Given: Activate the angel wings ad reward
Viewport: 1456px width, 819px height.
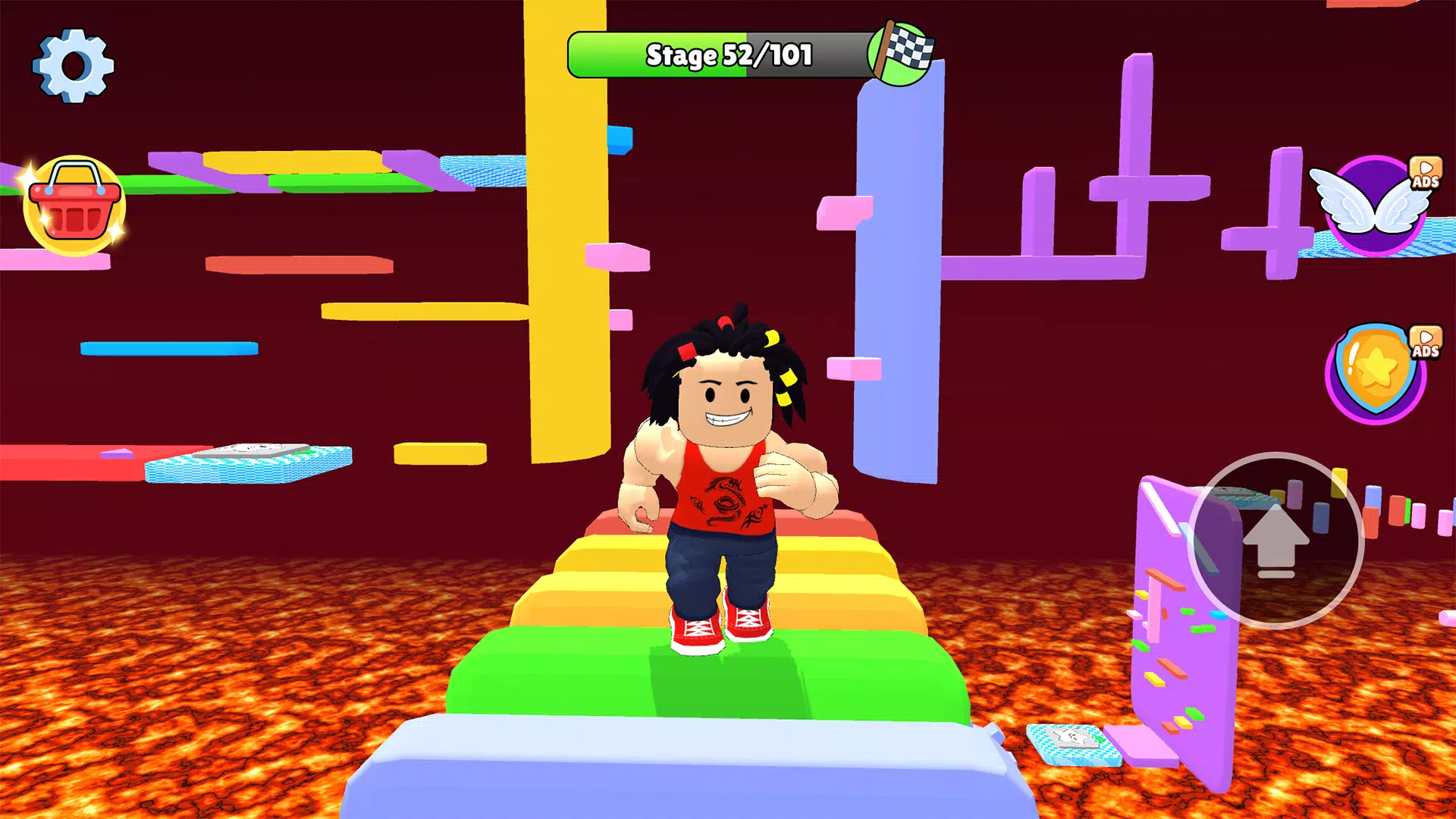Looking at the screenshot, I should (1374, 205).
